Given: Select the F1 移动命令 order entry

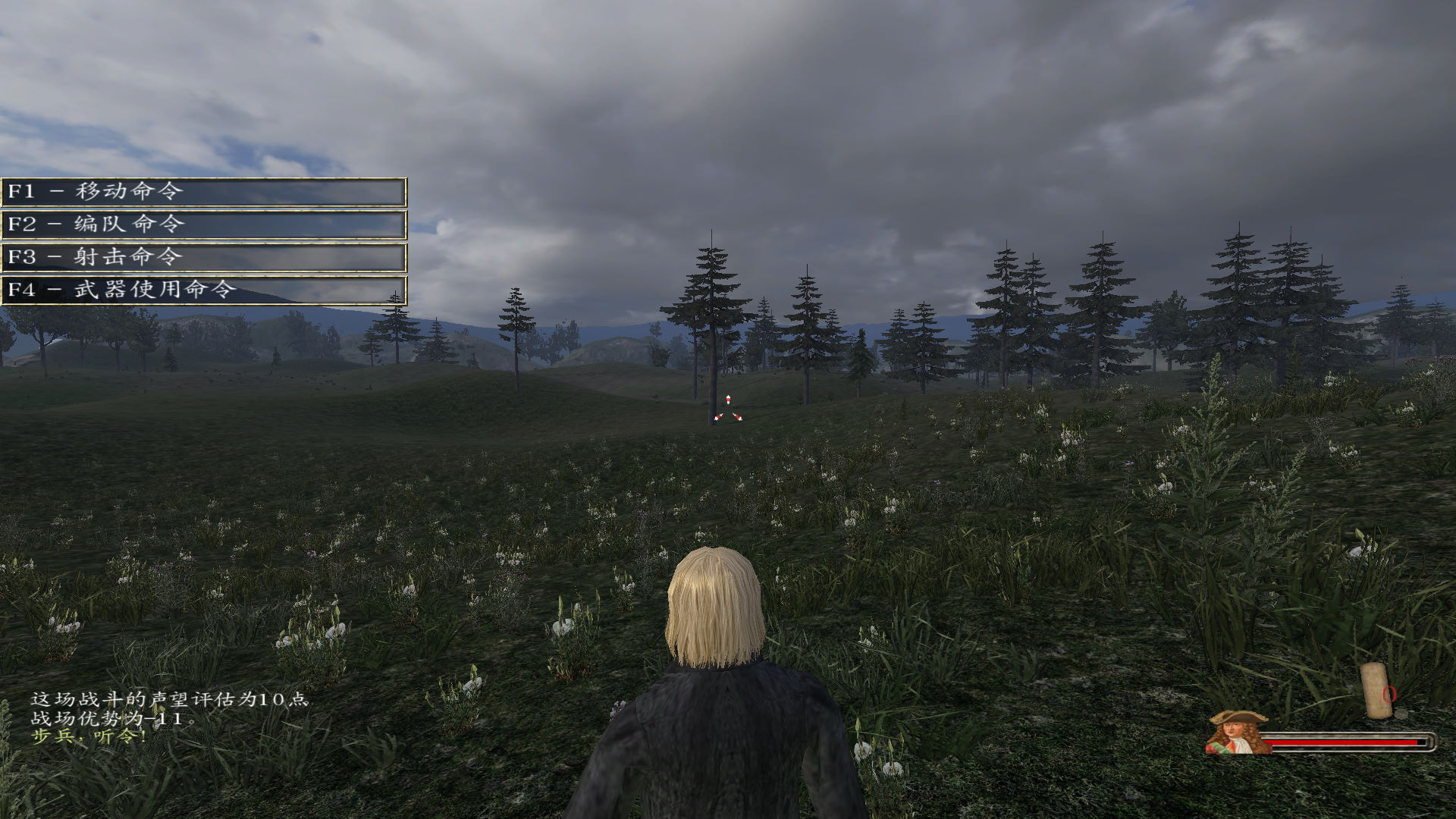Looking at the screenshot, I should (x=203, y=192).
